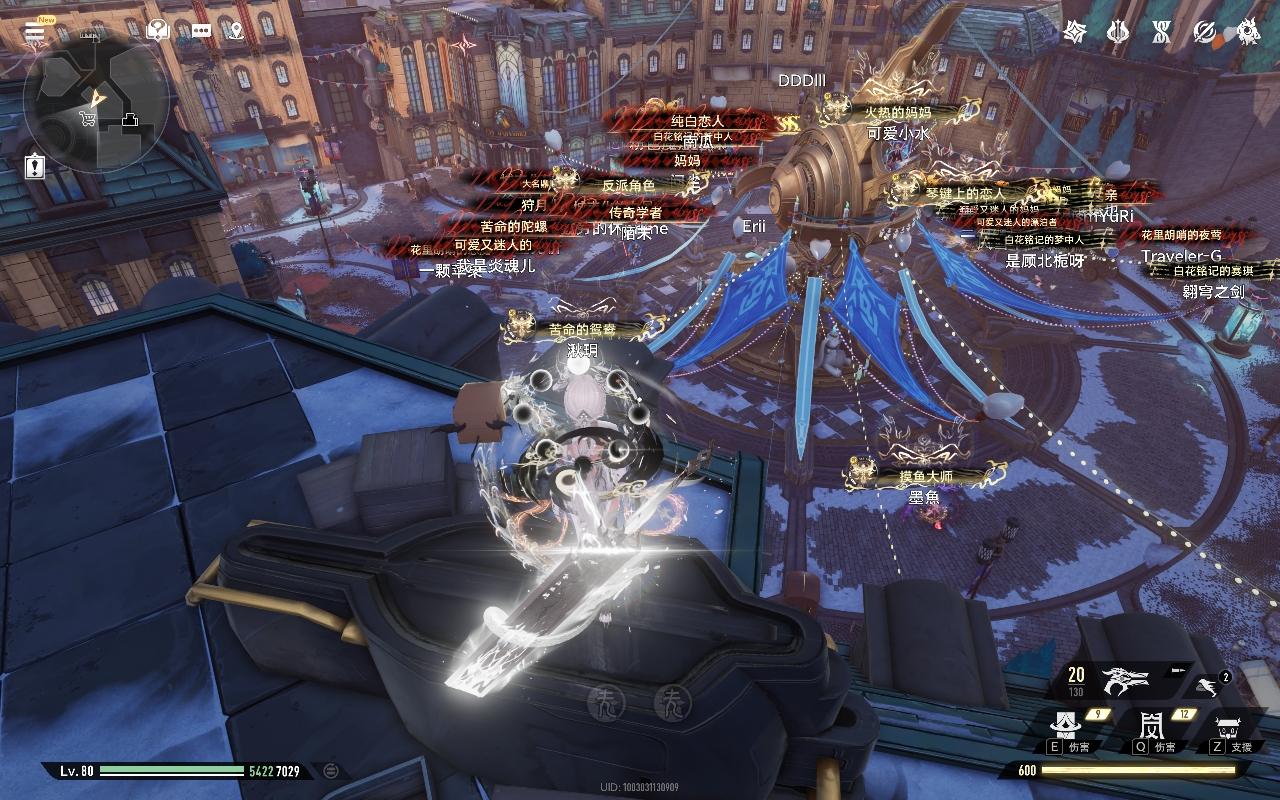This screenshot has height=800, width=1280.
Task: Select the dragon-head weapon icon
Action: [x=1125, y=681]
